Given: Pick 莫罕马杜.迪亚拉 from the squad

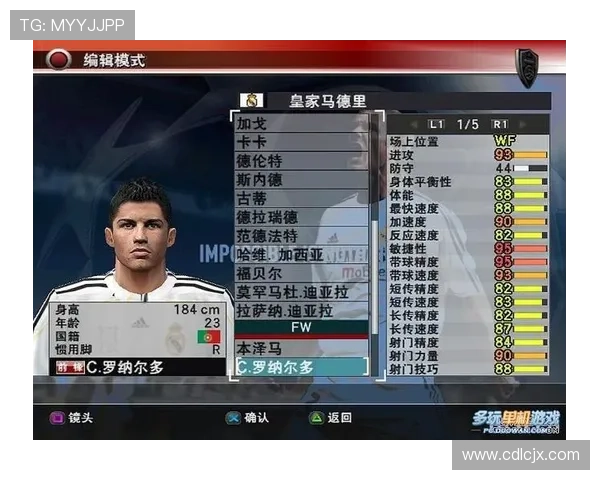Looking at the screenshot, I should click(x=302, y=292).
